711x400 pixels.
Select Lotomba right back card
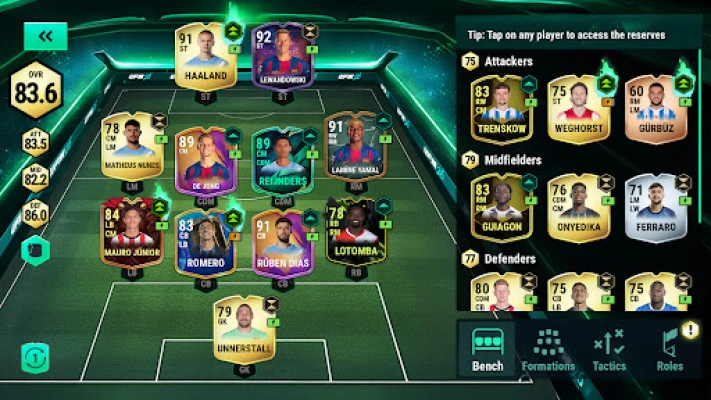tap(354, 231)
